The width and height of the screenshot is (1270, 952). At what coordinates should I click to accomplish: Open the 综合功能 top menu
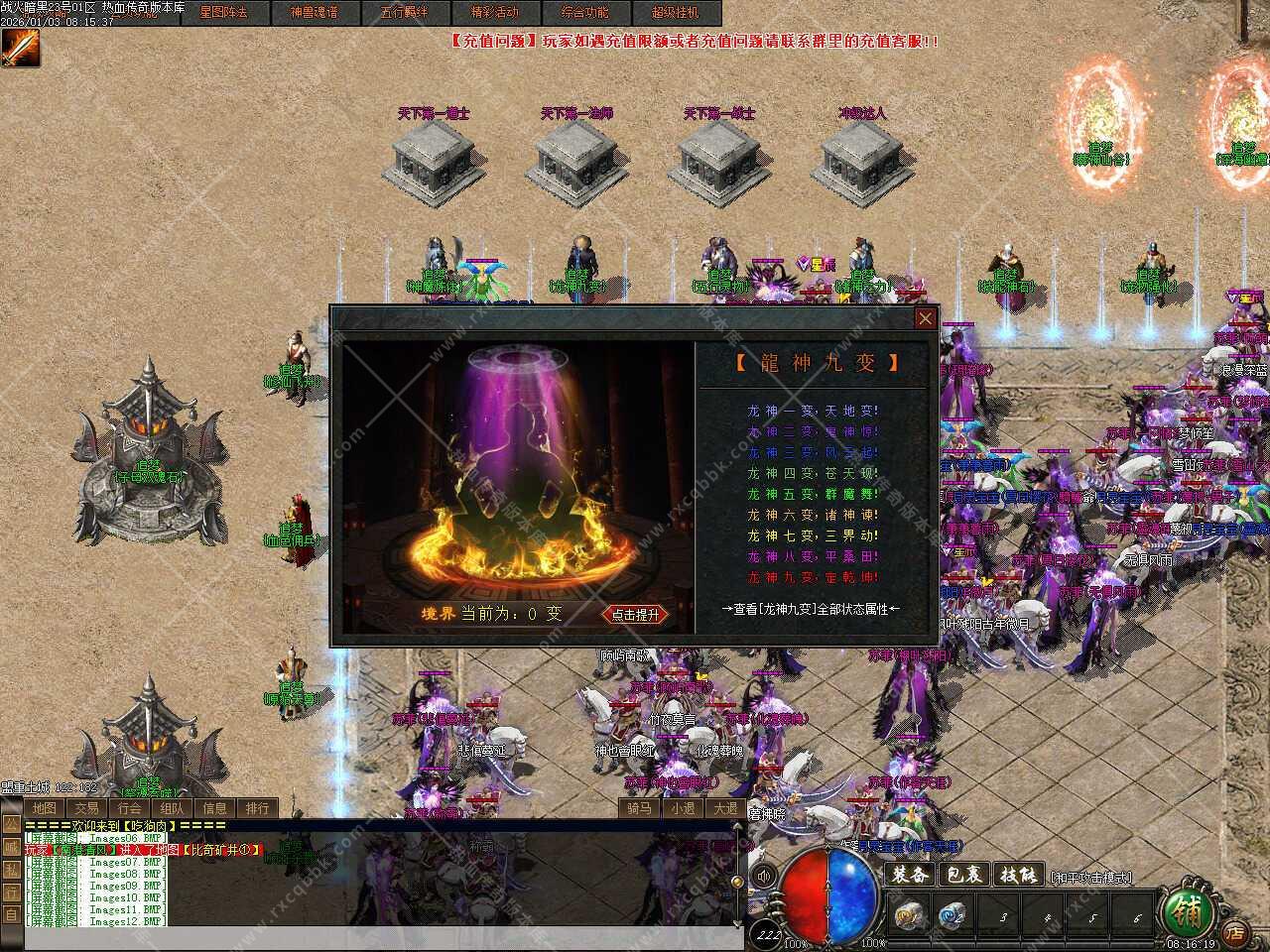[584, 13]
